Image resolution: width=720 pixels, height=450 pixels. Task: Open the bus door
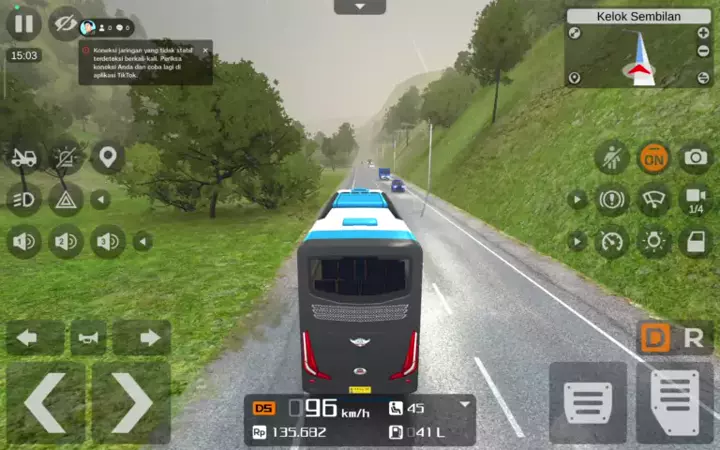[x=695, y=241]
